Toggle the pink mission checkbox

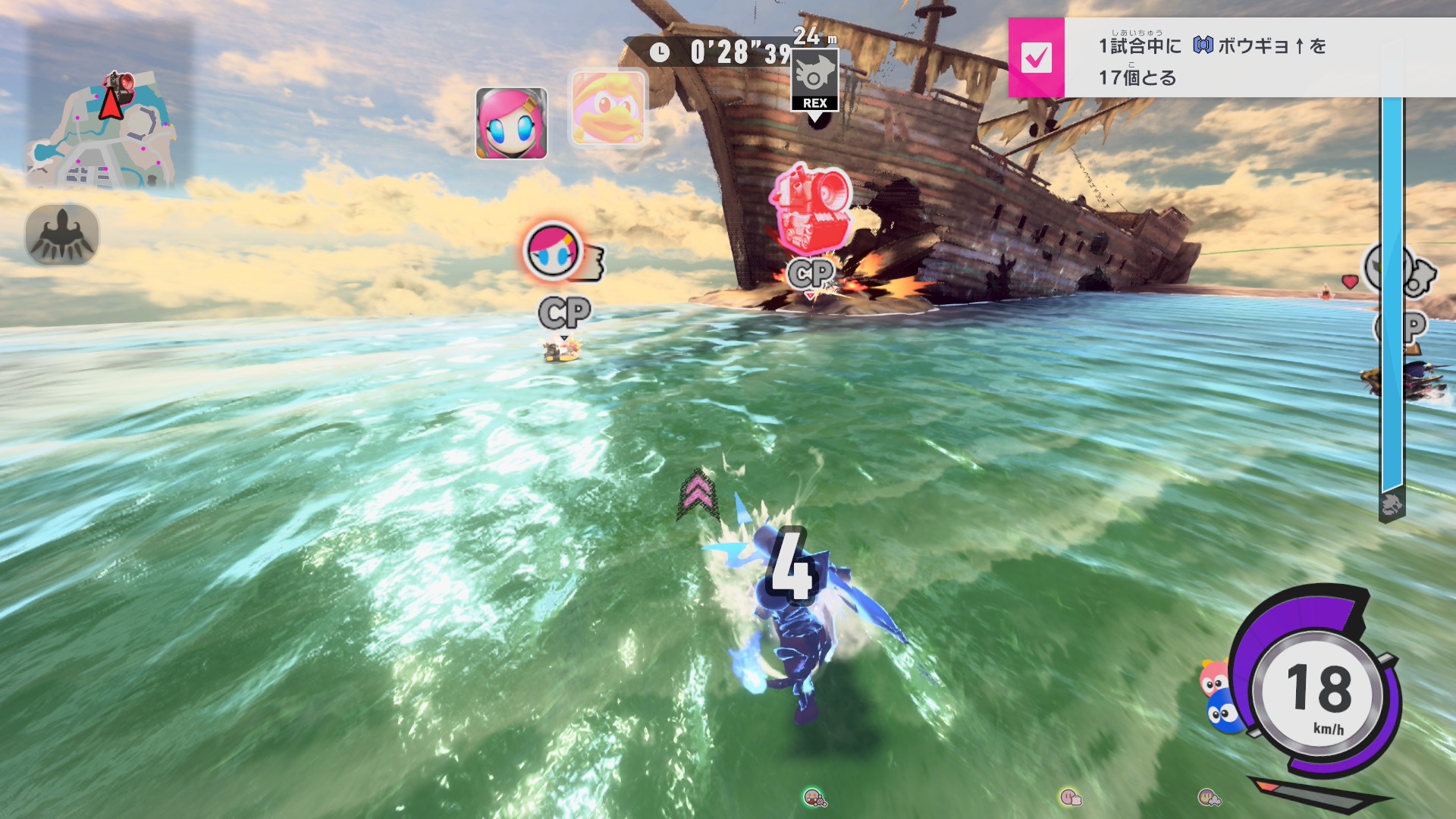pos(1036,58)
